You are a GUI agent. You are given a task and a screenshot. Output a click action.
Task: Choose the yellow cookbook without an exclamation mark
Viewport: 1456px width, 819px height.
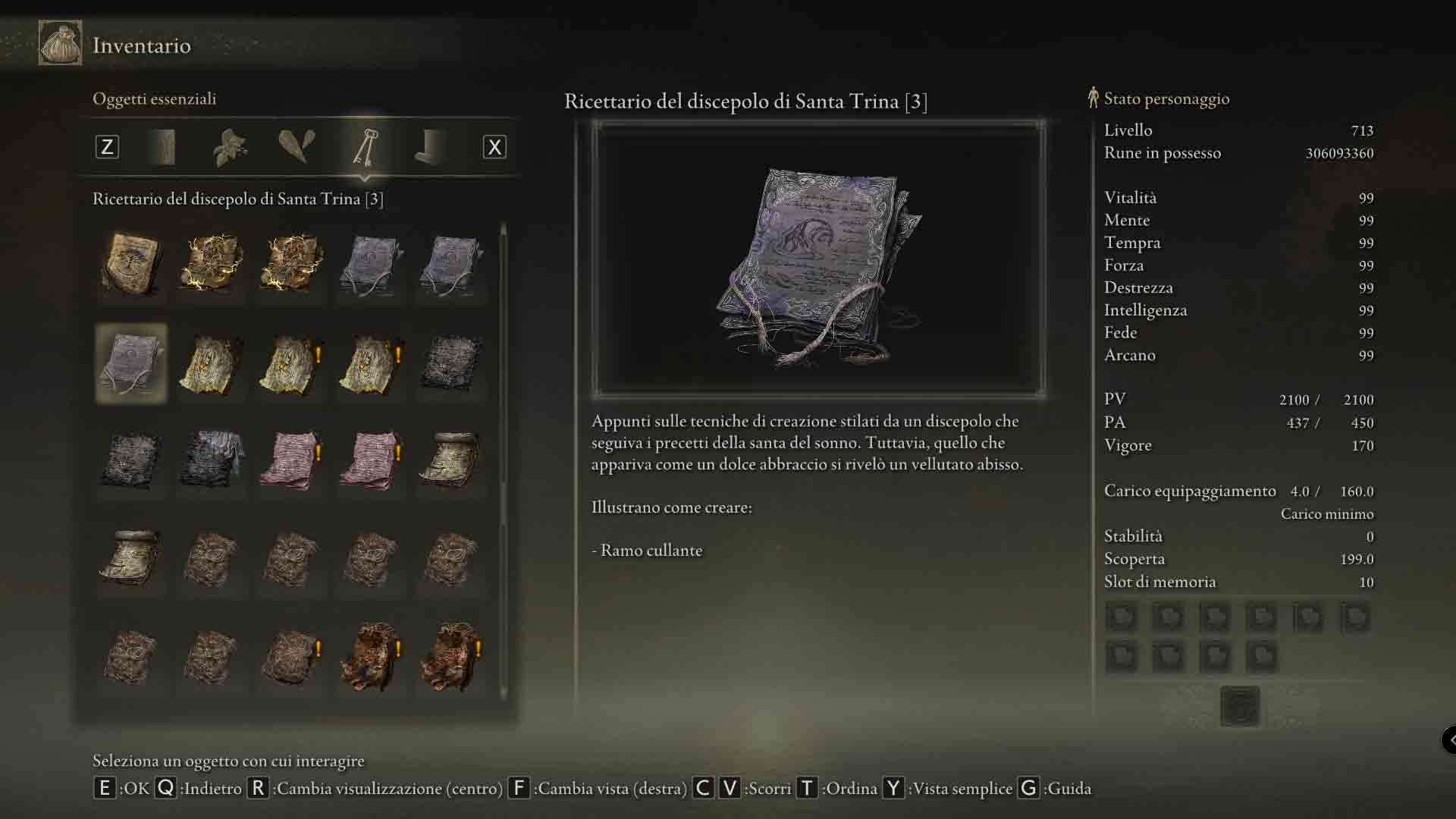click(x=211, y=365)
